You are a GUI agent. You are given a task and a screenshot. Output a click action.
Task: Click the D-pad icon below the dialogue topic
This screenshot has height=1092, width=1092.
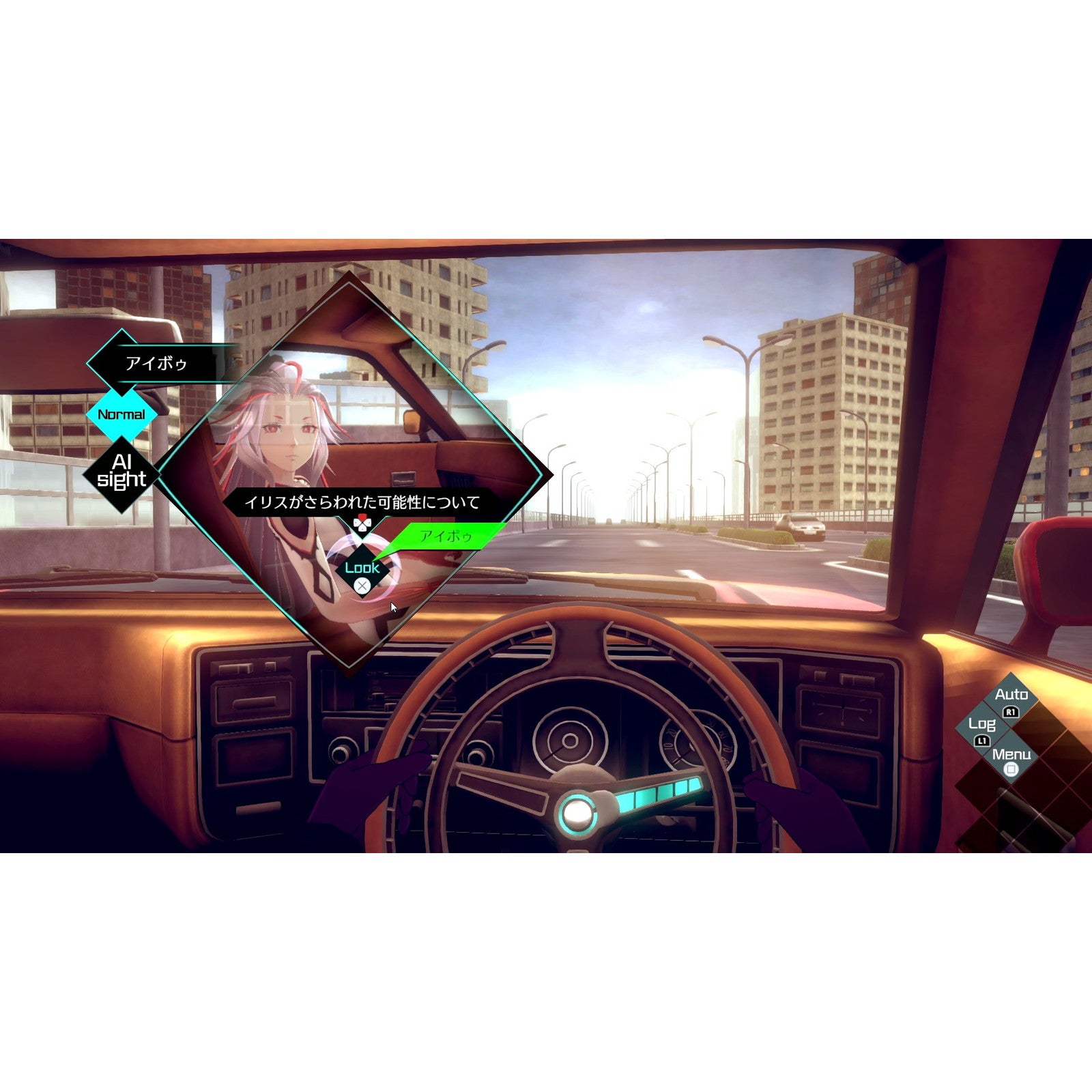tap(362, 523)
